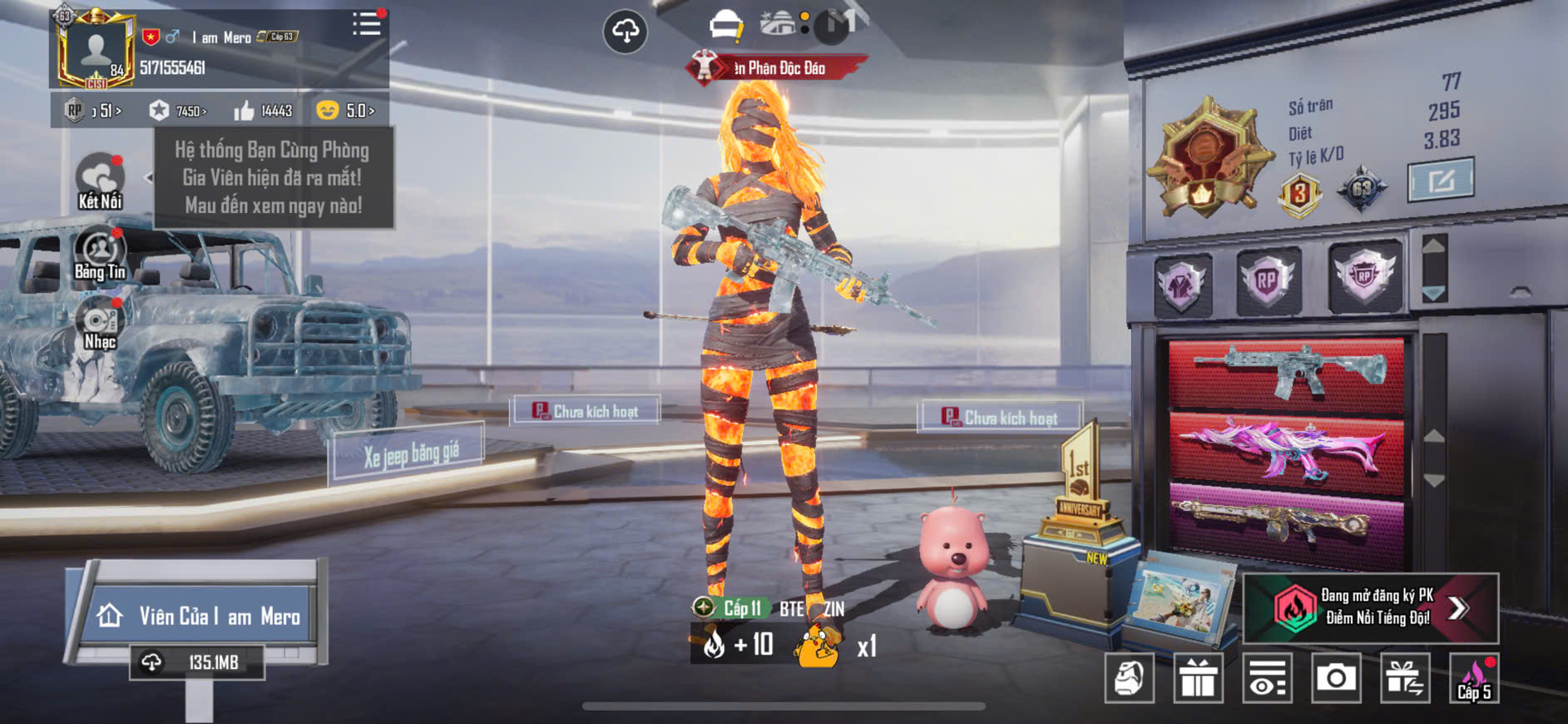The image size is (1568, 724).
Task: Open the PK registration banner
Action: point(1370,607)
